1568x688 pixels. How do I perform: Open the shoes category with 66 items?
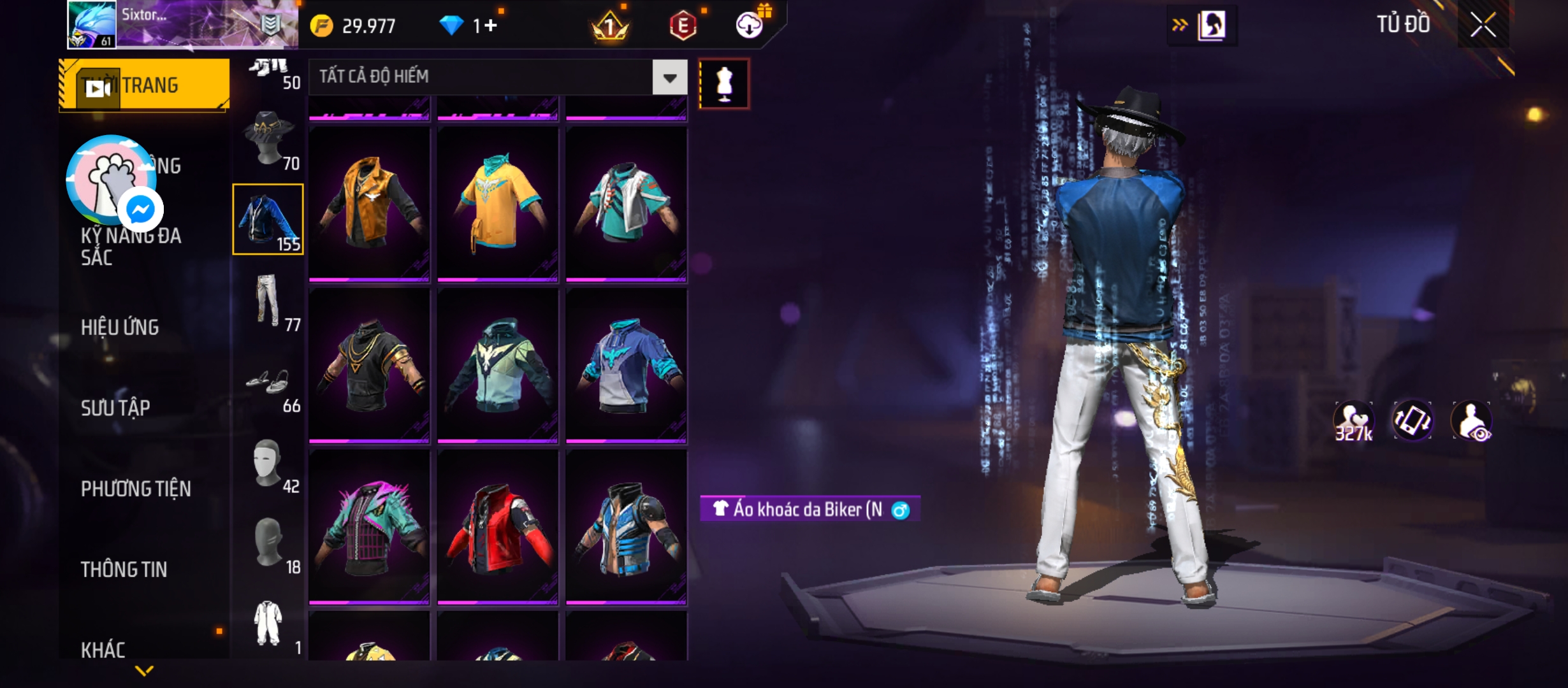pos(268,383)
